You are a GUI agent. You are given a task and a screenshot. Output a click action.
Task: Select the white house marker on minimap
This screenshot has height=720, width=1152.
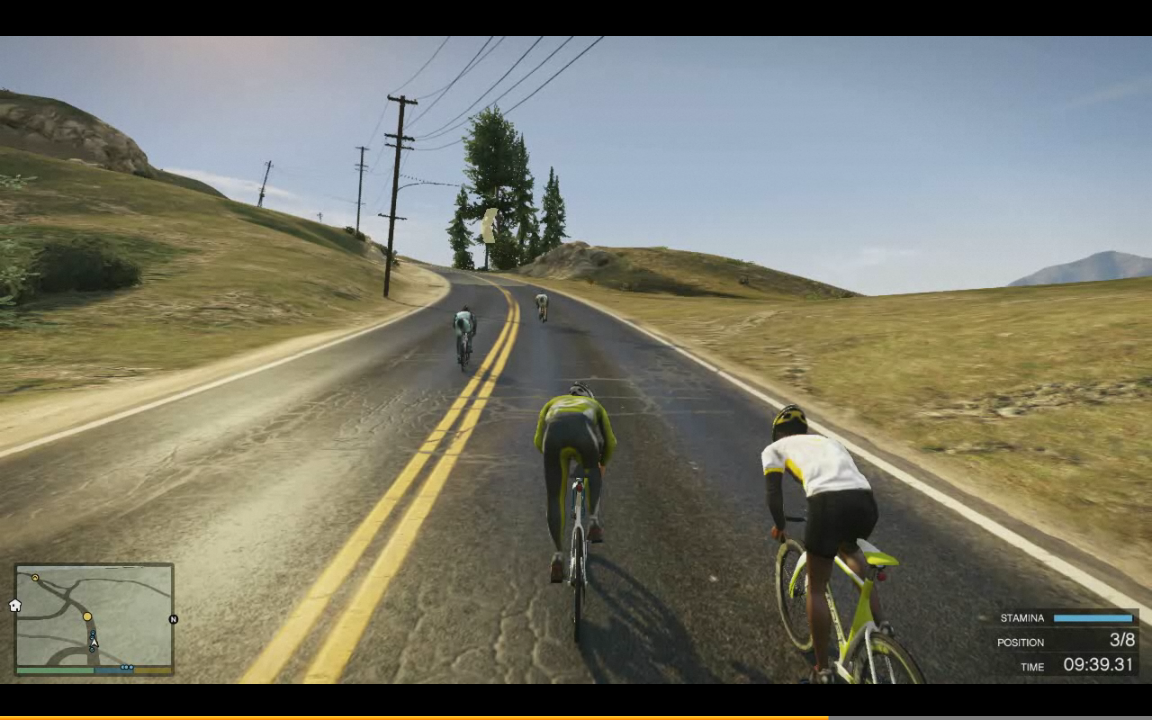click(x=15, y=605)
